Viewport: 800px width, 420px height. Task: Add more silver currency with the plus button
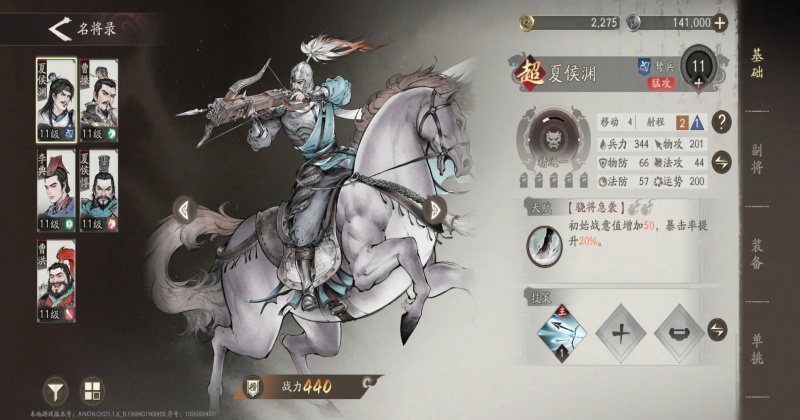coord(719,22)
